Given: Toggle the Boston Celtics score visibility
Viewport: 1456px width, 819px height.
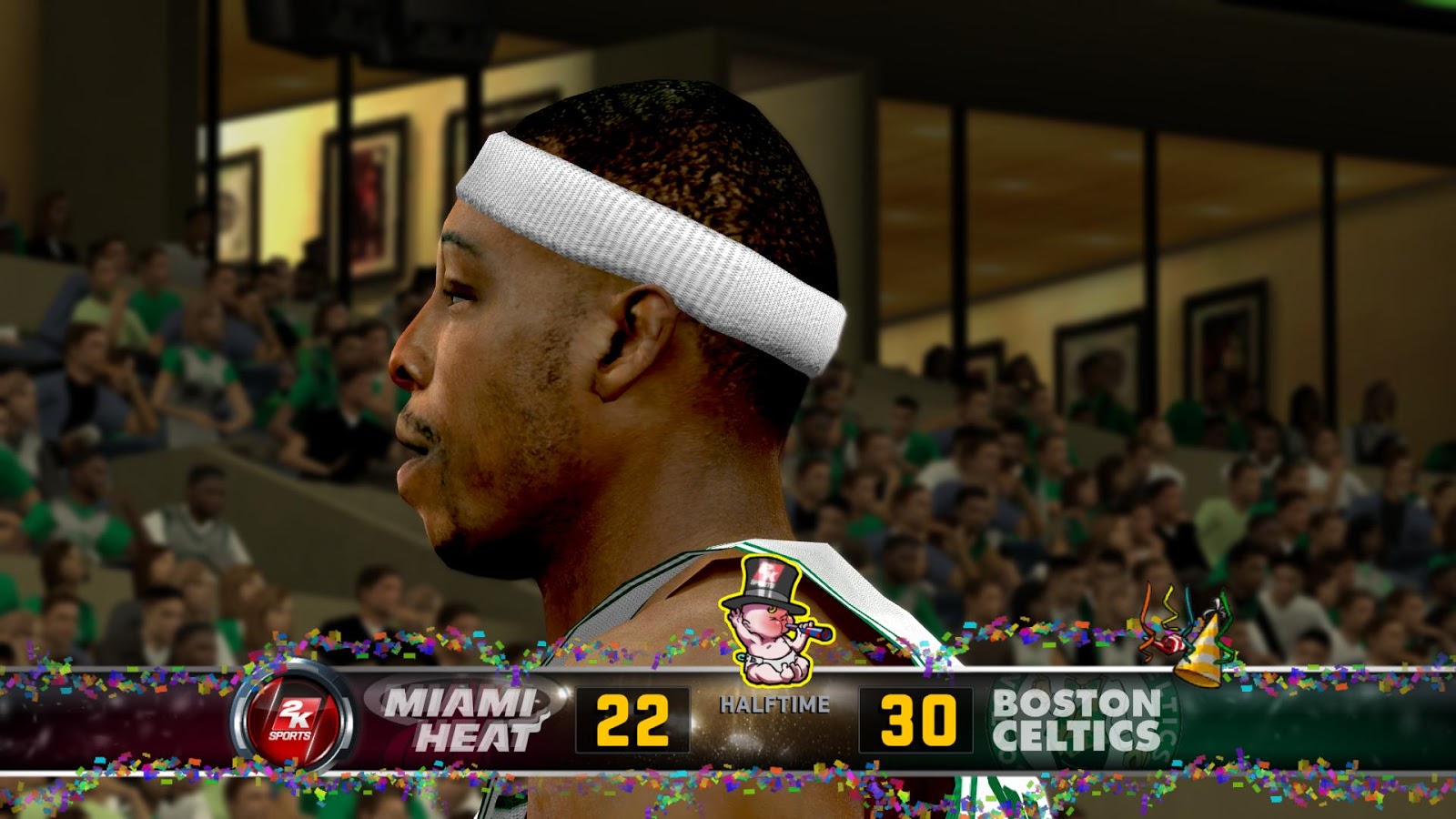Looking at the screenshot, I should 919,719.
